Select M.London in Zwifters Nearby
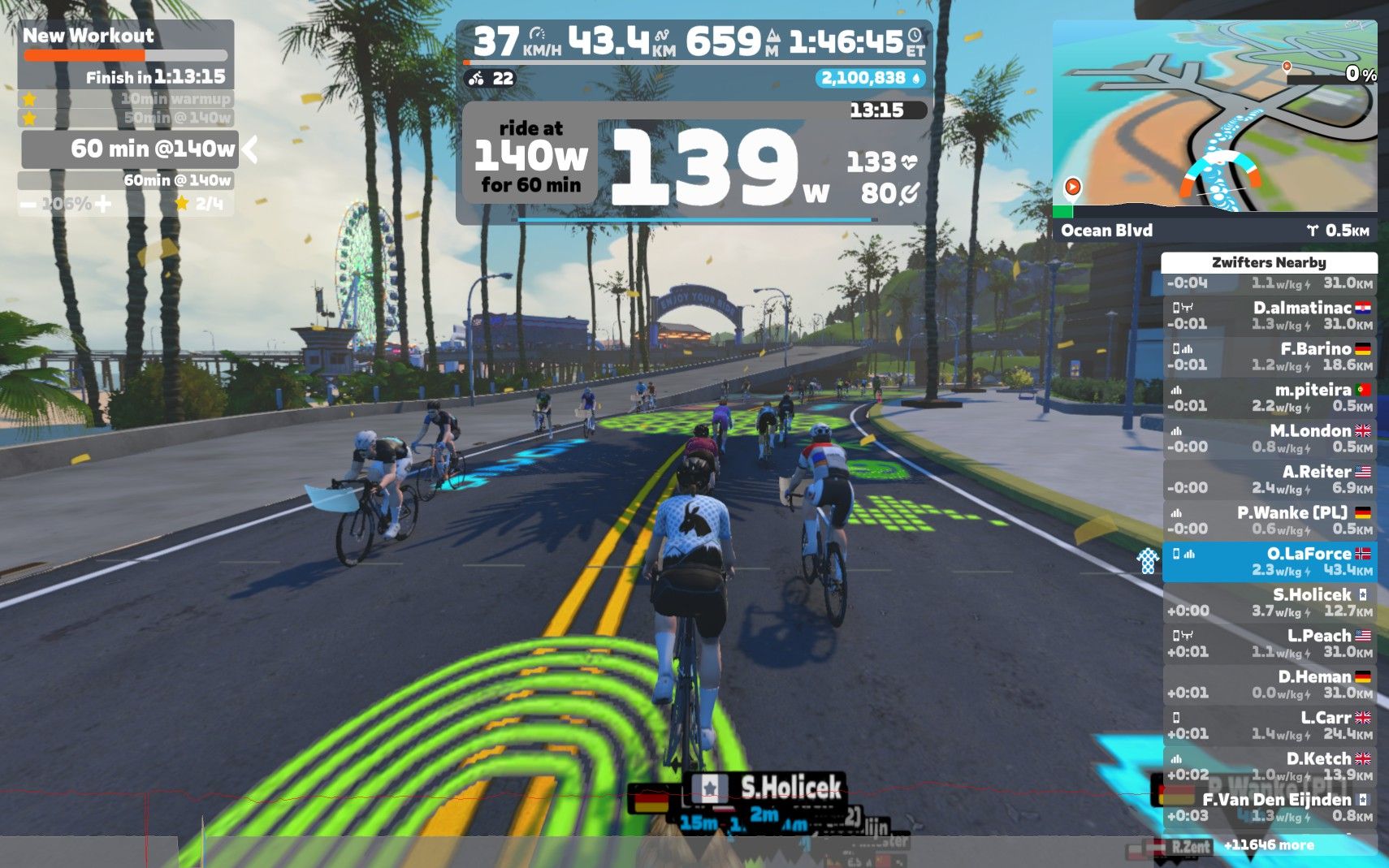The height and width of the screenshot is (868, 1389). point(1270,438)
